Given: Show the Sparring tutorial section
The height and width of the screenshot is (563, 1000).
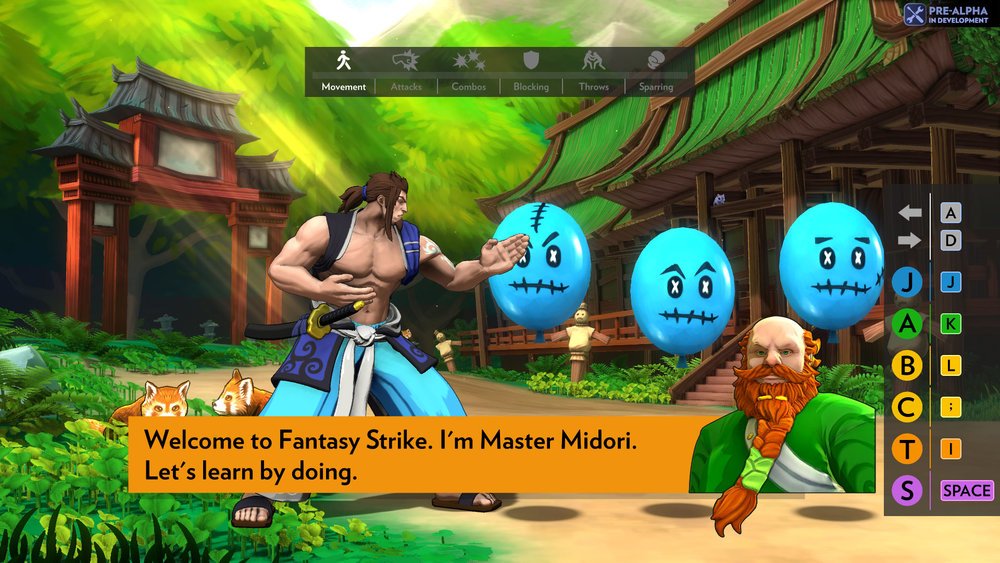Looking at the screenshot, I should (x=656, y=72).
